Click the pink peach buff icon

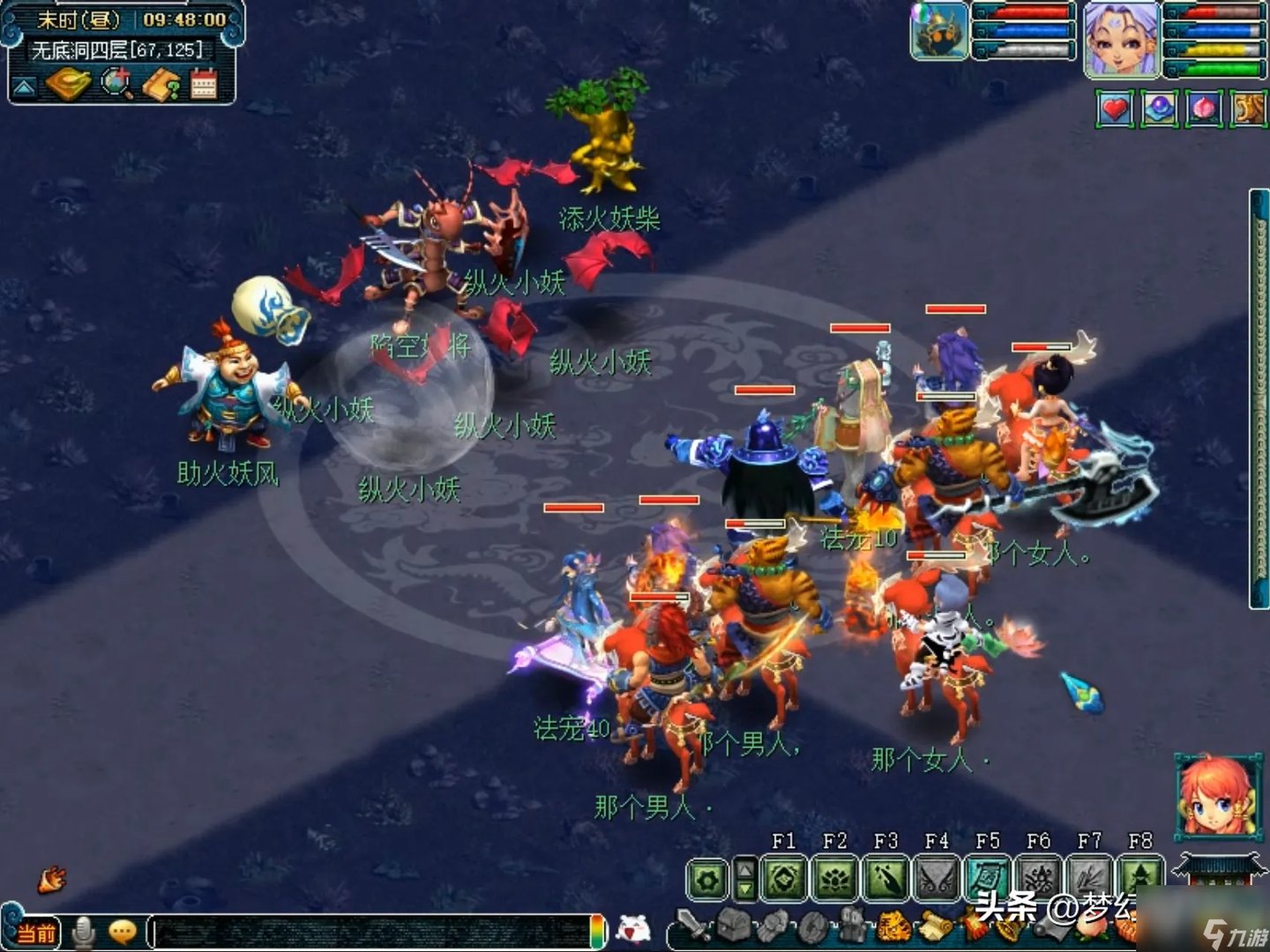(1204, 108)
